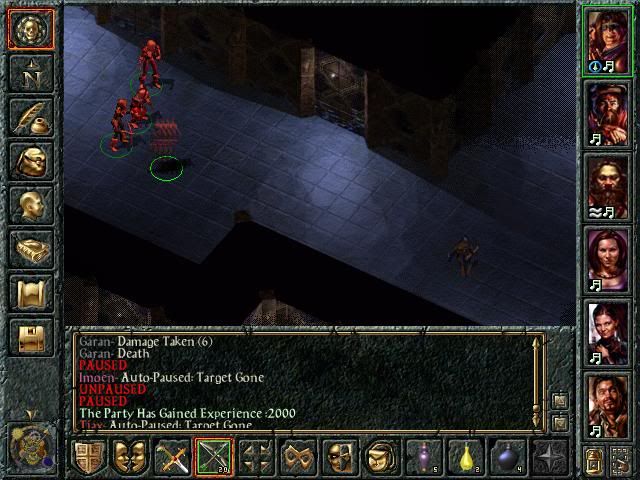Screen dimensions: 640x480
Task: Activate the shield guard action
Action: [89, 458]
